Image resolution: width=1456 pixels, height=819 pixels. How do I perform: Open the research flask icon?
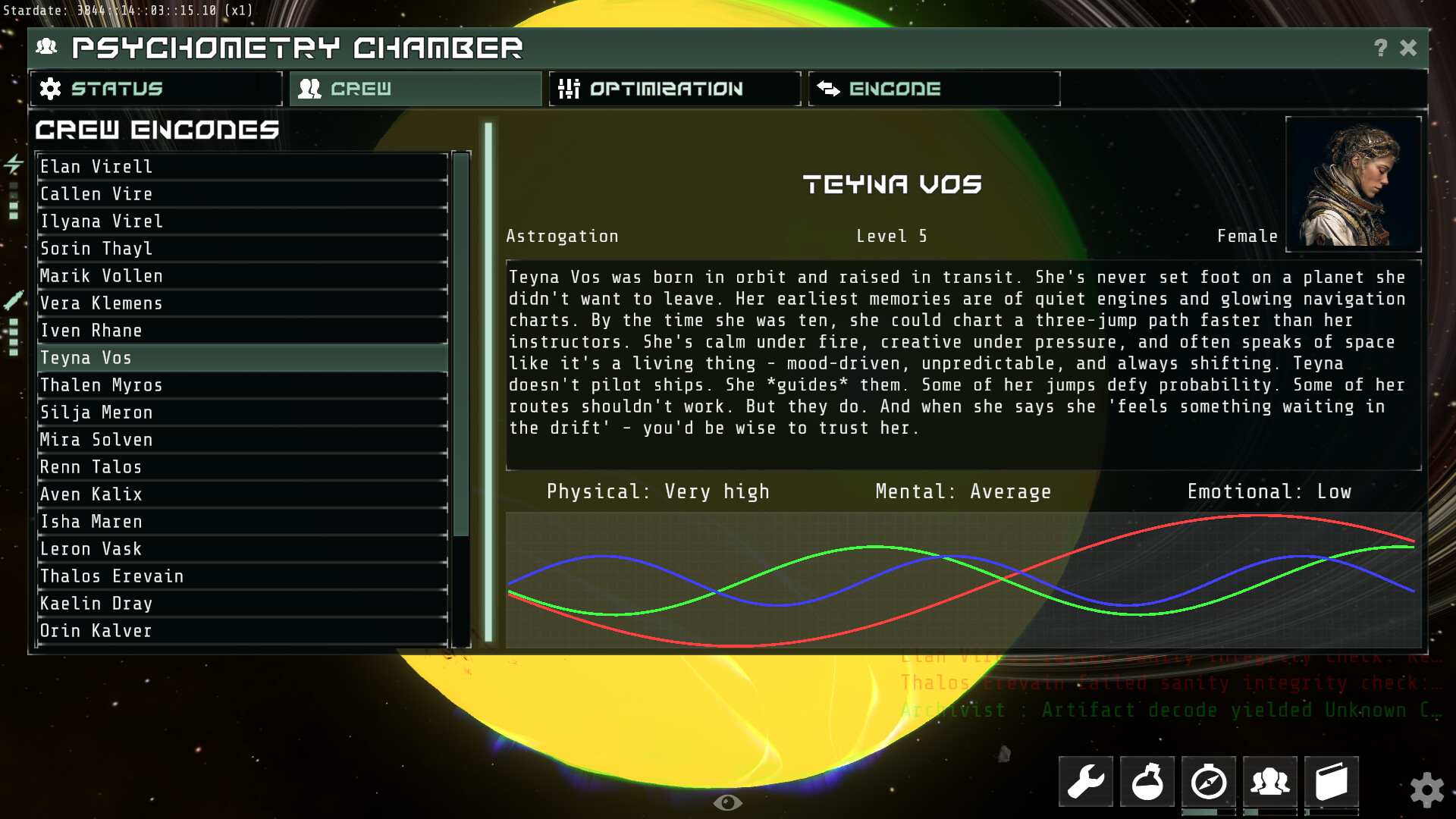point(1147,781)
